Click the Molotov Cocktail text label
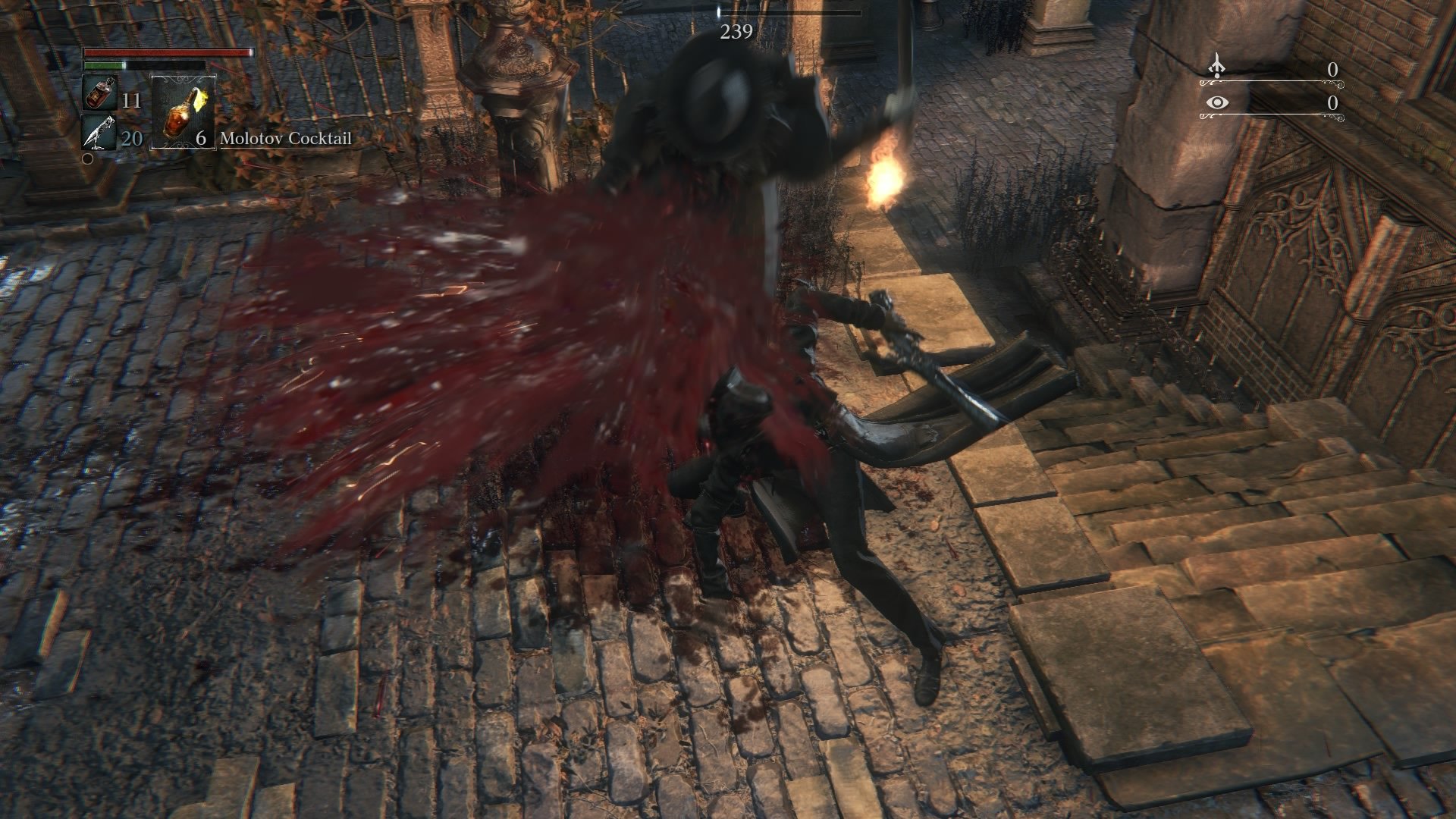The height and width of the screenshot is (819, 1456). coord(286,139)
